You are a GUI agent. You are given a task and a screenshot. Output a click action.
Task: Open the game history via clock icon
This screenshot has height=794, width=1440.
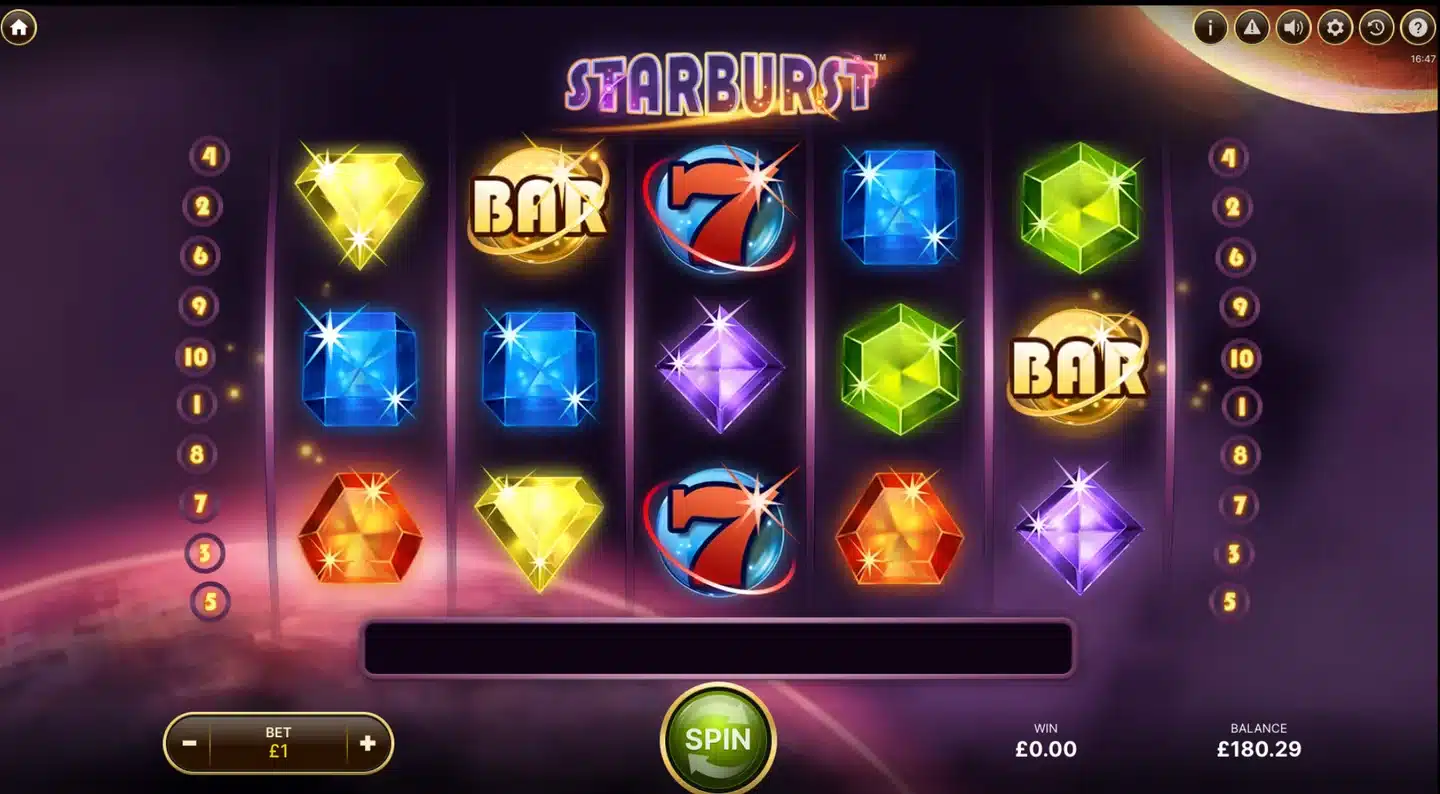click(x=1375, y=29)
